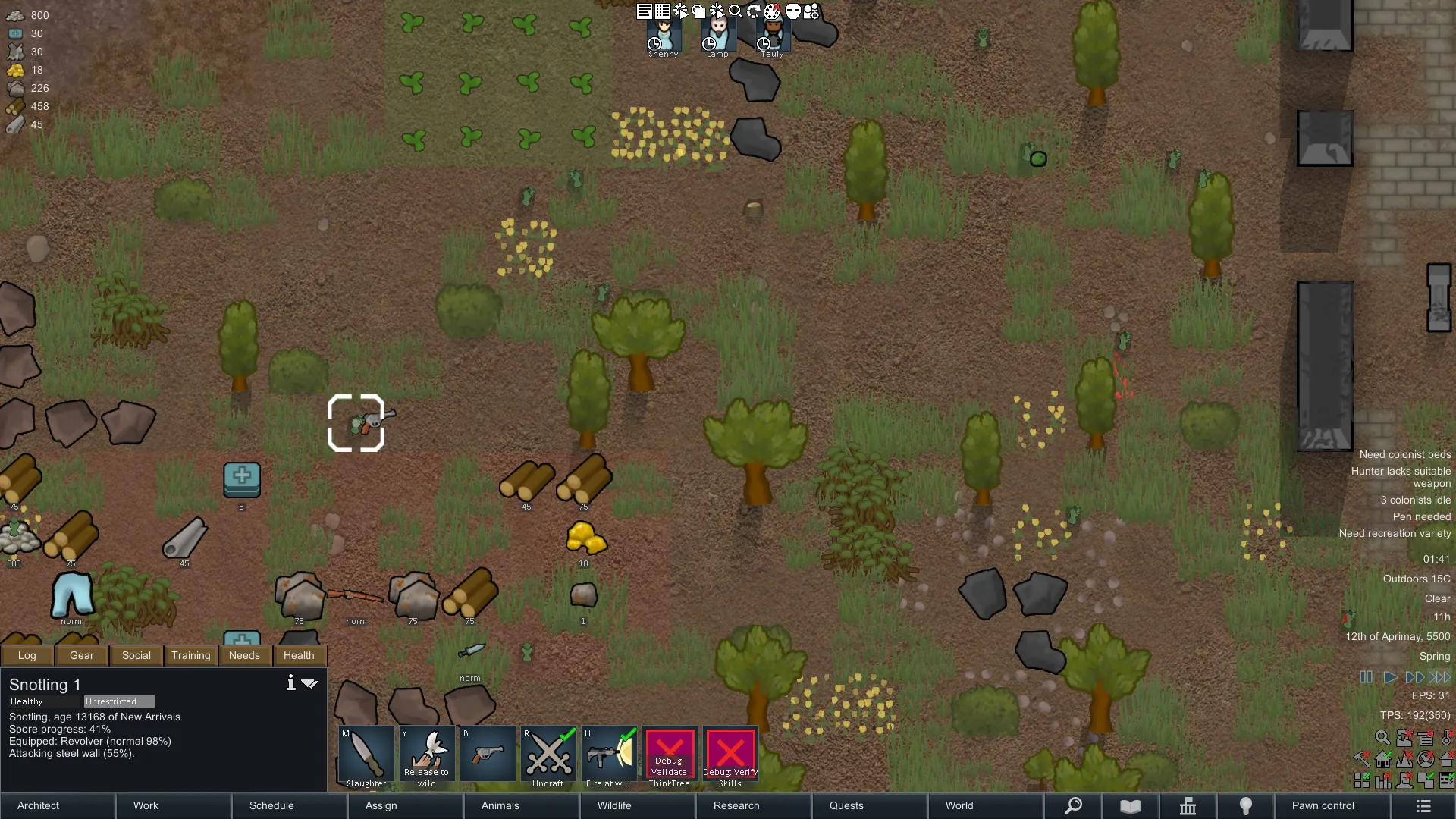Open the Architect menu
Image resolution: width=1456 pixels, height=819 pixels.
coord(39,805)
